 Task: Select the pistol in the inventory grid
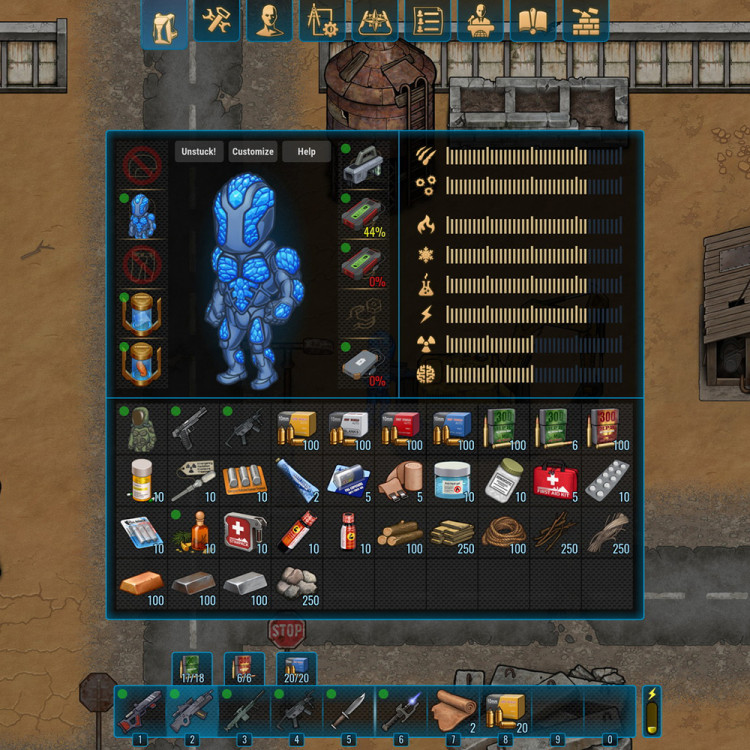point(191,428)
